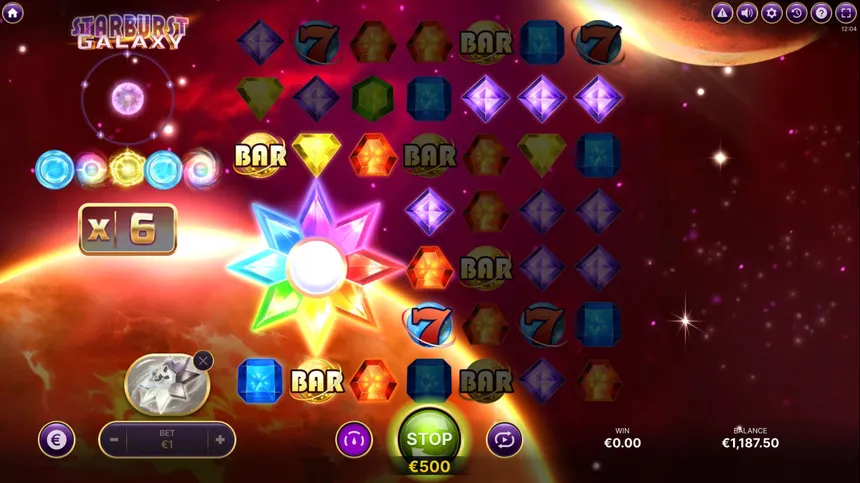Open the euro coin value menu
The image size is (860, 483).
point(57,439)
